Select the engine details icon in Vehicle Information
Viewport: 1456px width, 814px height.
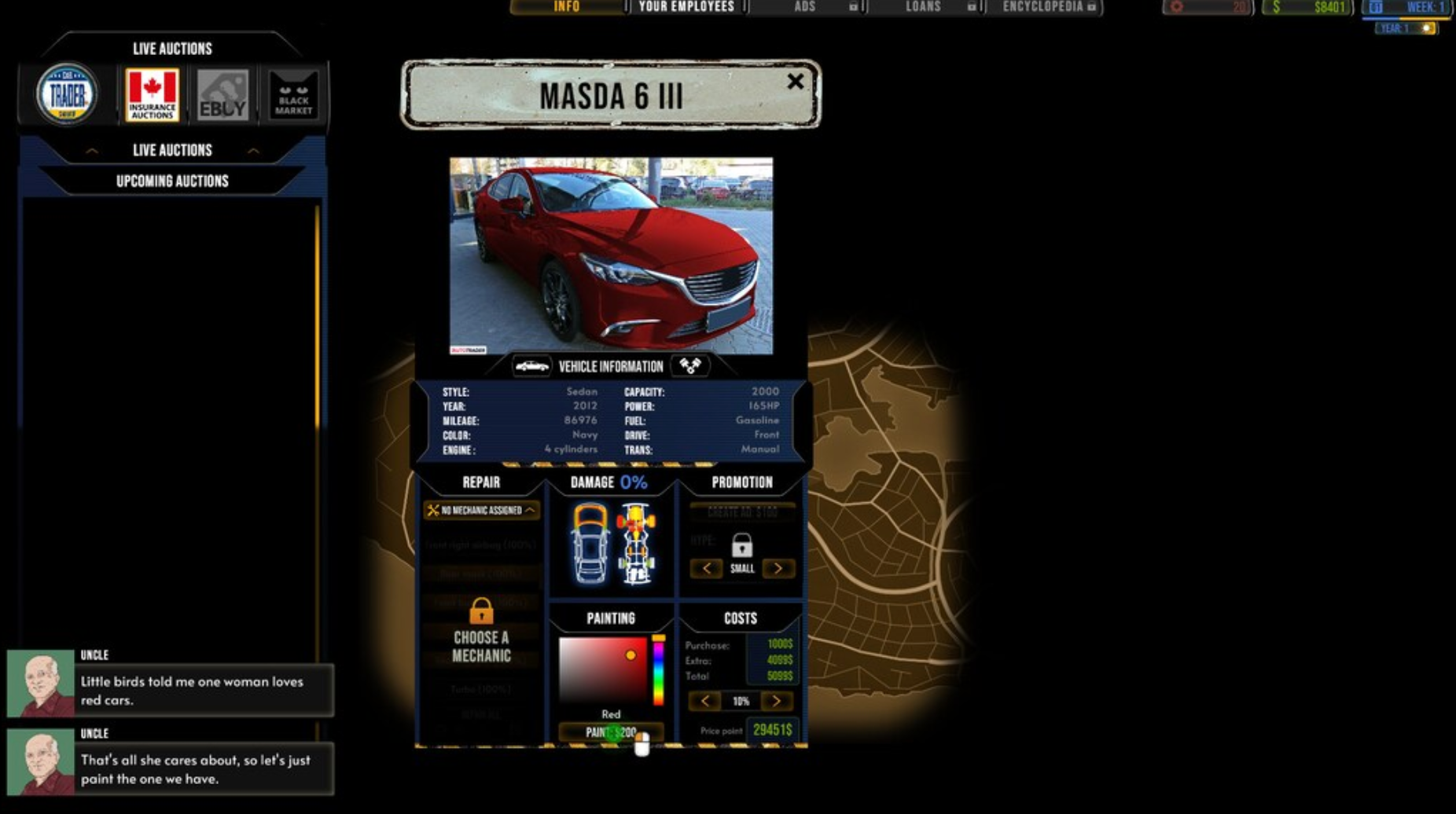tap(689, 365)
